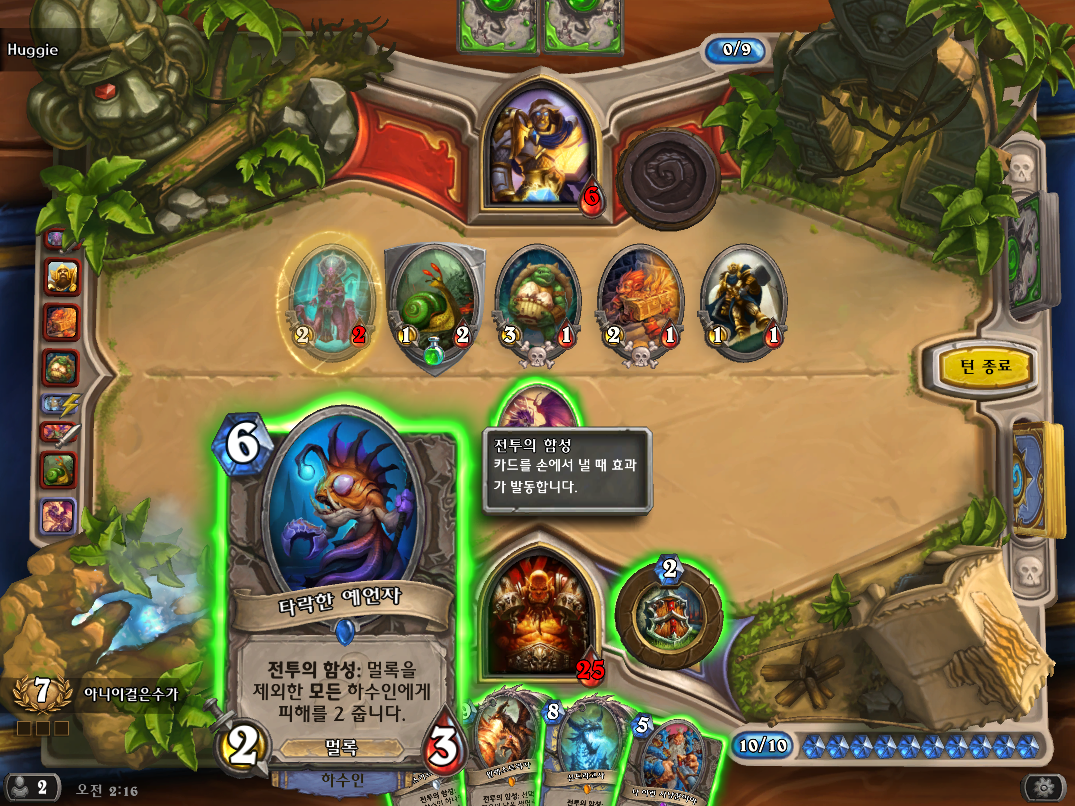Inspect the lightning bolt history tile
1075x806 pixels.
(62, 404)
